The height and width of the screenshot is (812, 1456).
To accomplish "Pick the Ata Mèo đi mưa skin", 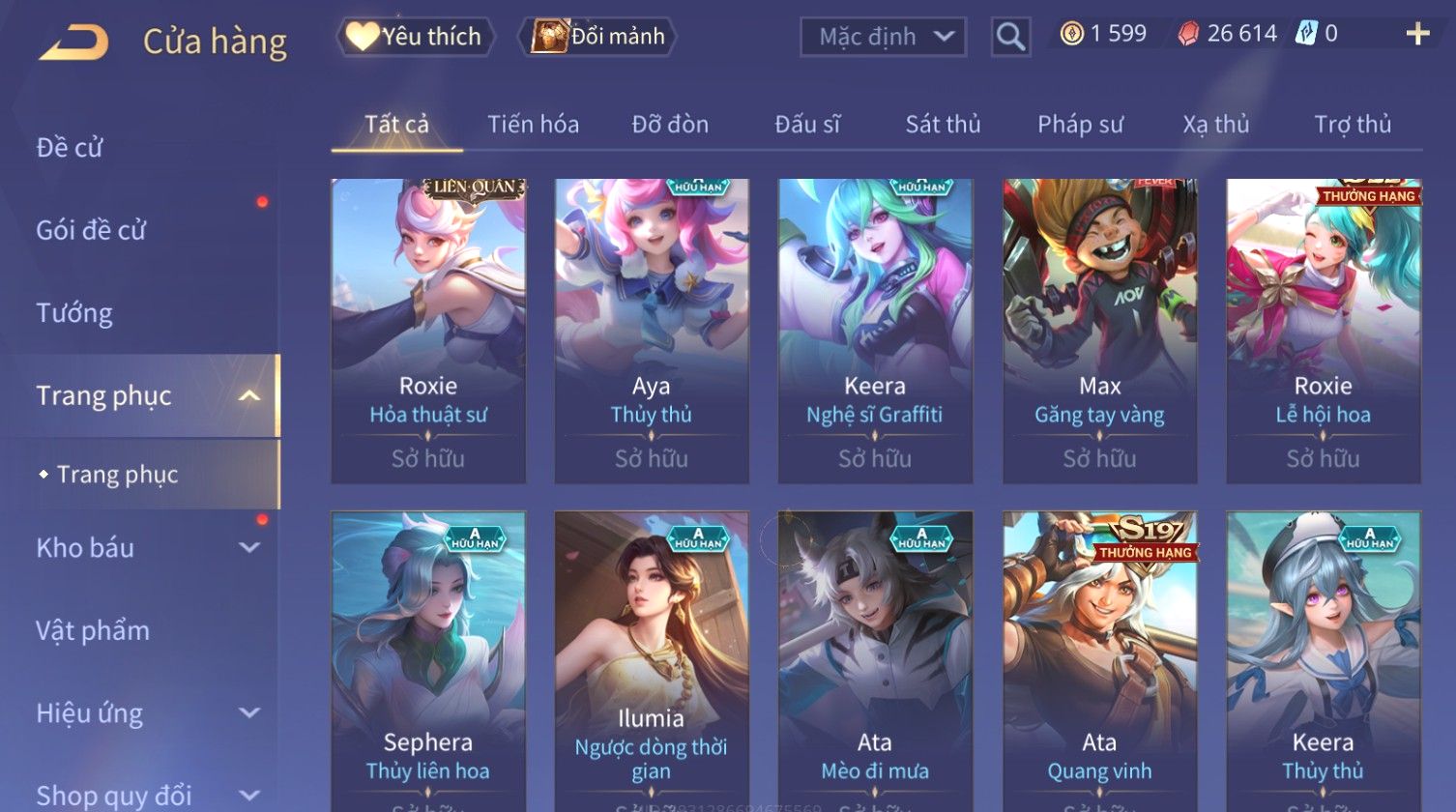I will [875, 657].
